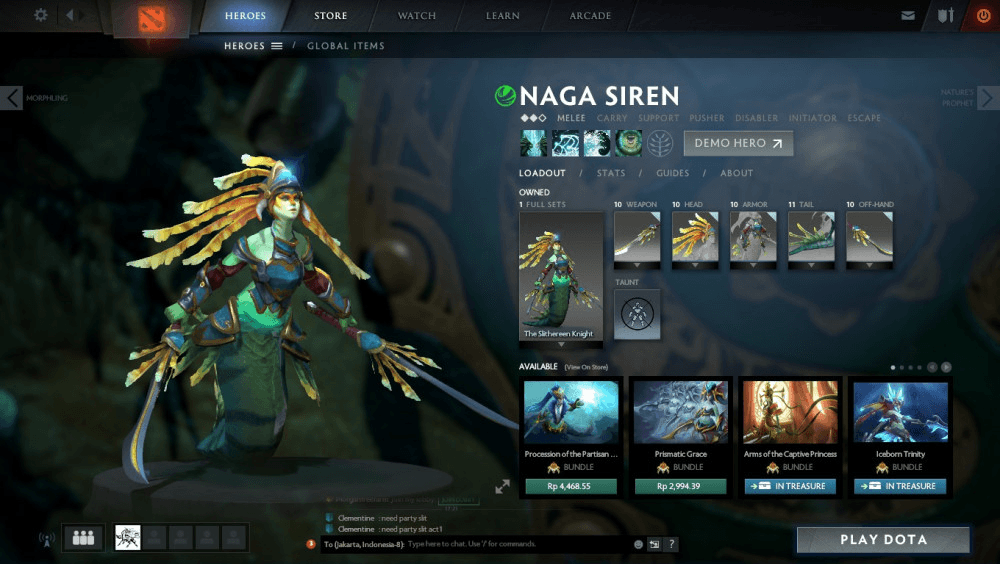Open the Learn tab
This screenshot has height=564, width=1000.
pos(503,16)
